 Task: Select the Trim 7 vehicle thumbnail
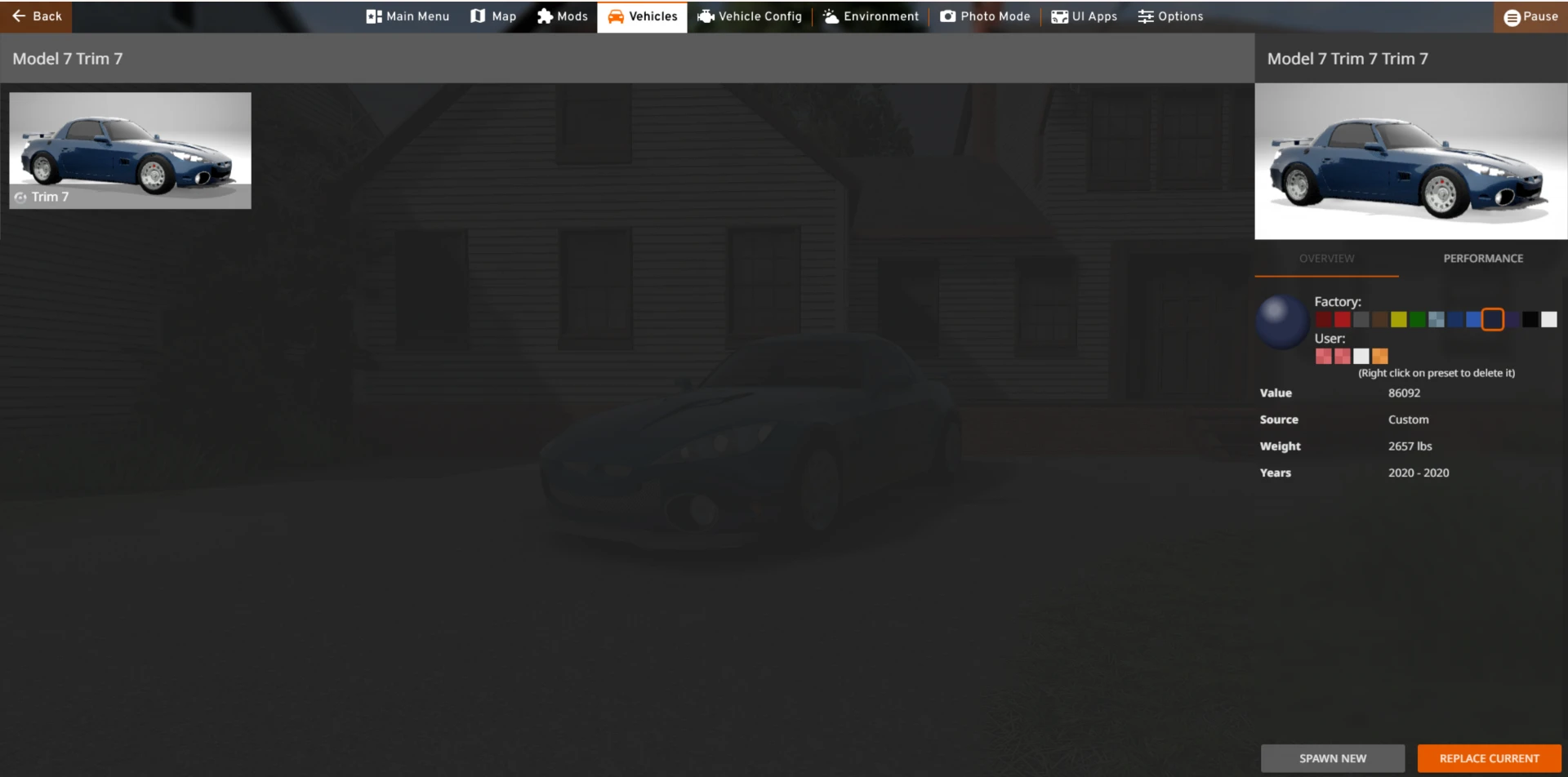pos(129,150)
